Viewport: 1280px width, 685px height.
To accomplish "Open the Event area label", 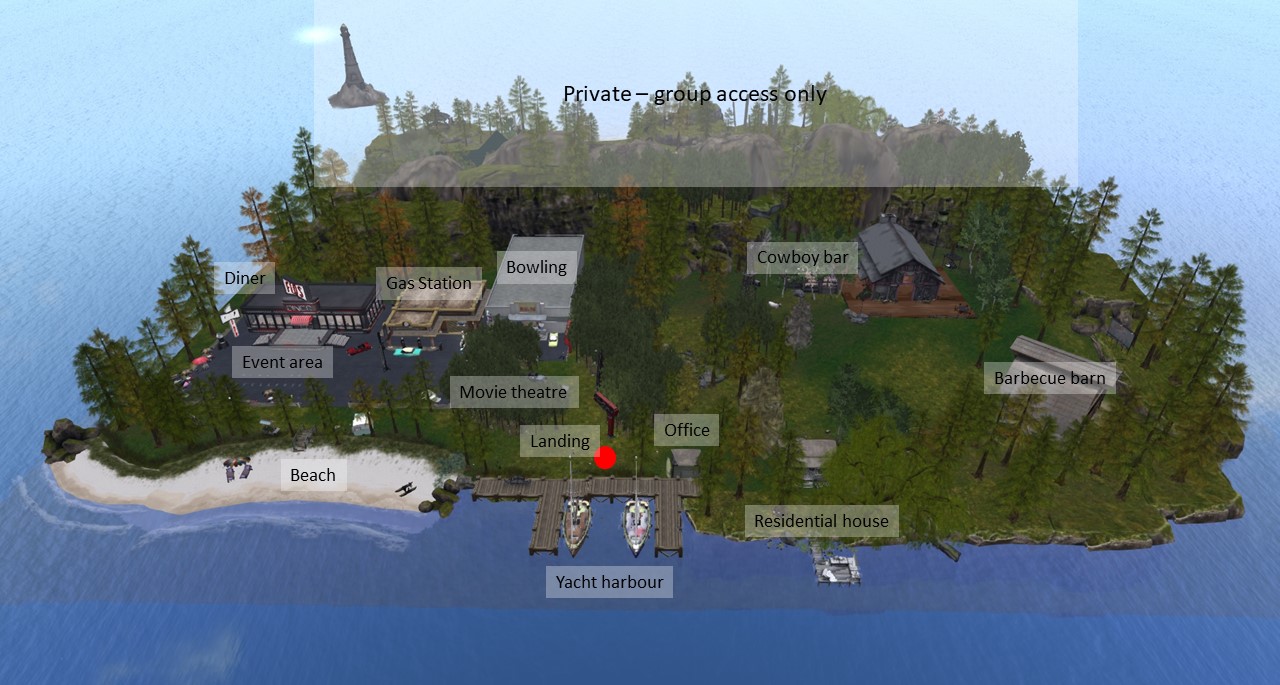I will click(282, 362).
